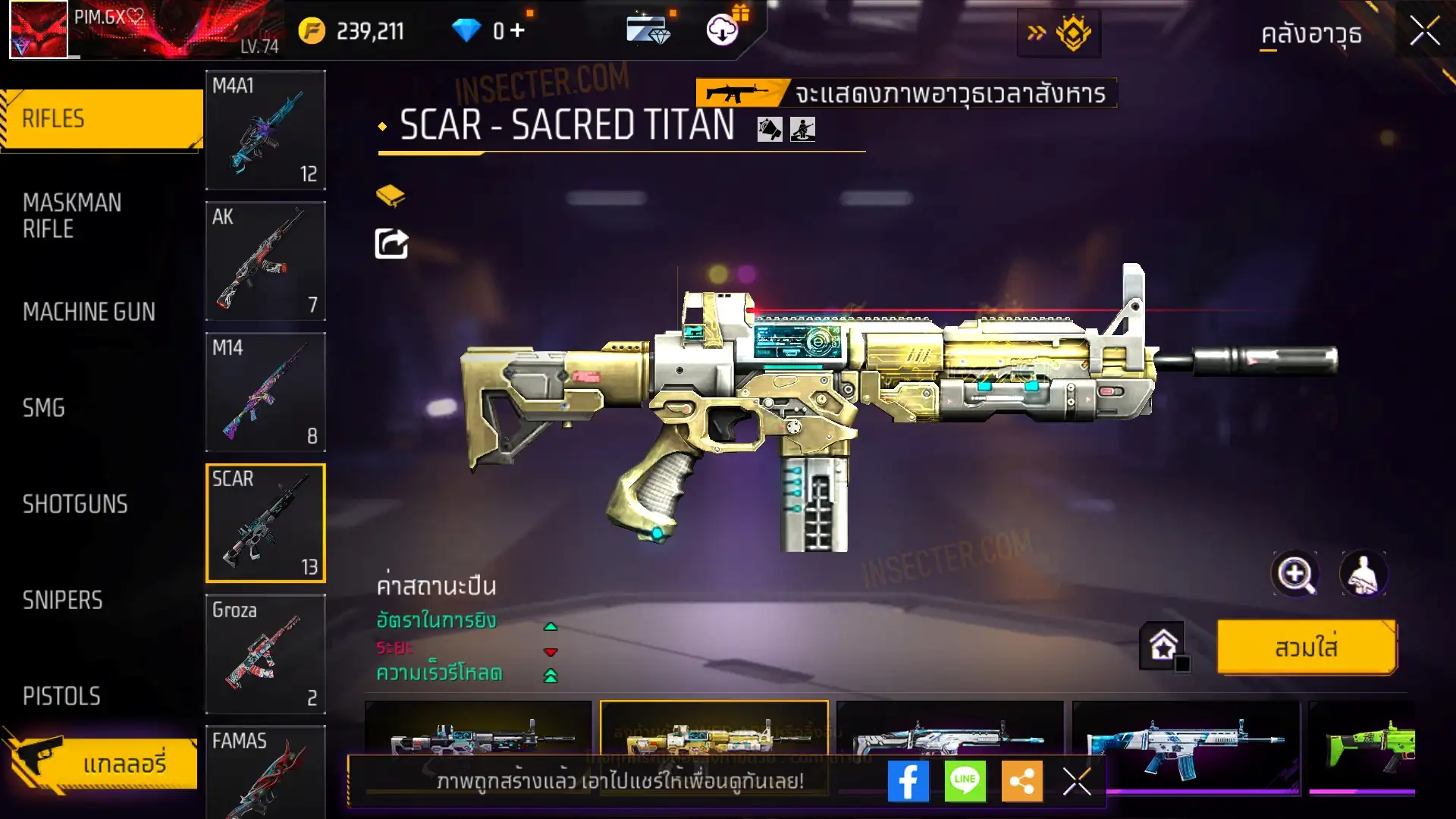Close the weapon armory screen
Screen dimensions: 1456x819
[1424, 32]
